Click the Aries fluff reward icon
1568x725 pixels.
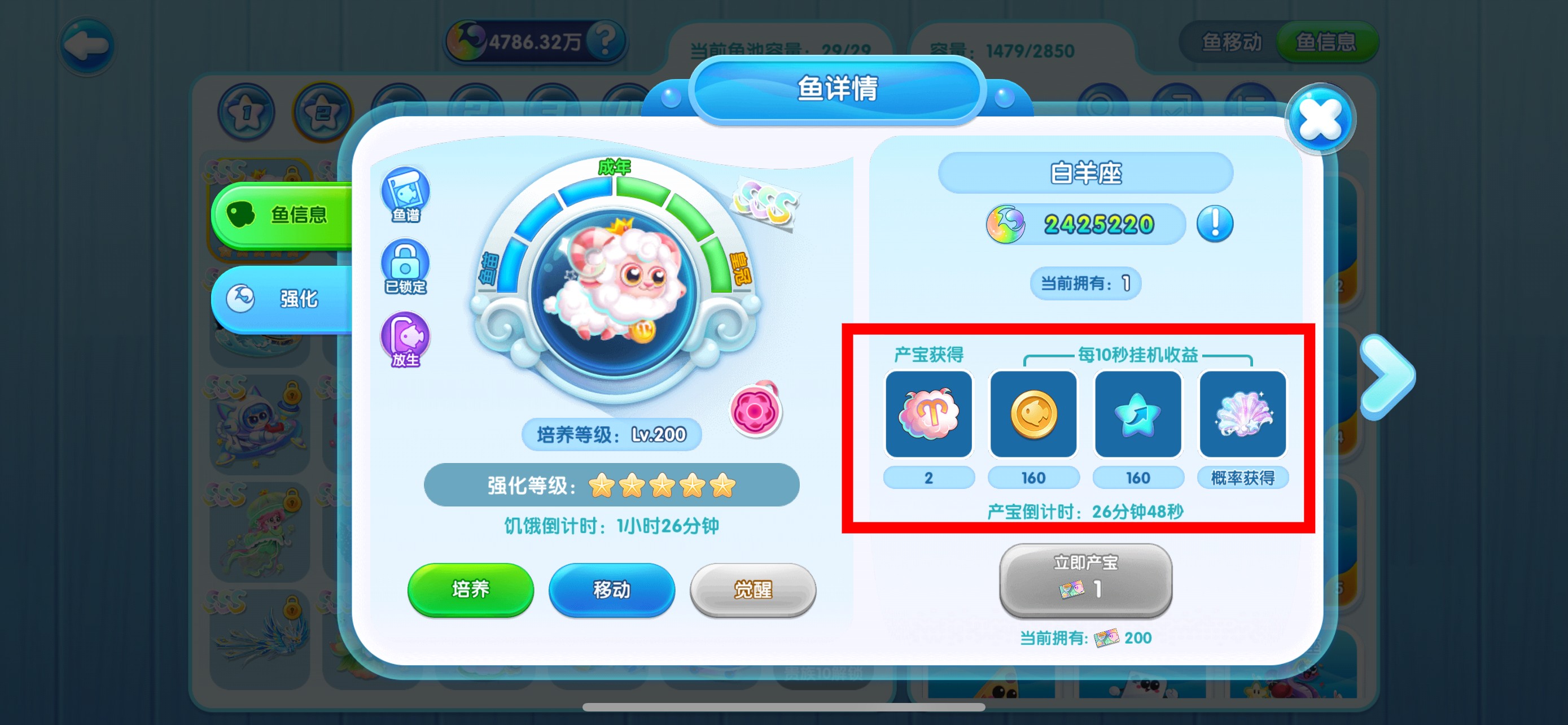(x=929, y=414)
